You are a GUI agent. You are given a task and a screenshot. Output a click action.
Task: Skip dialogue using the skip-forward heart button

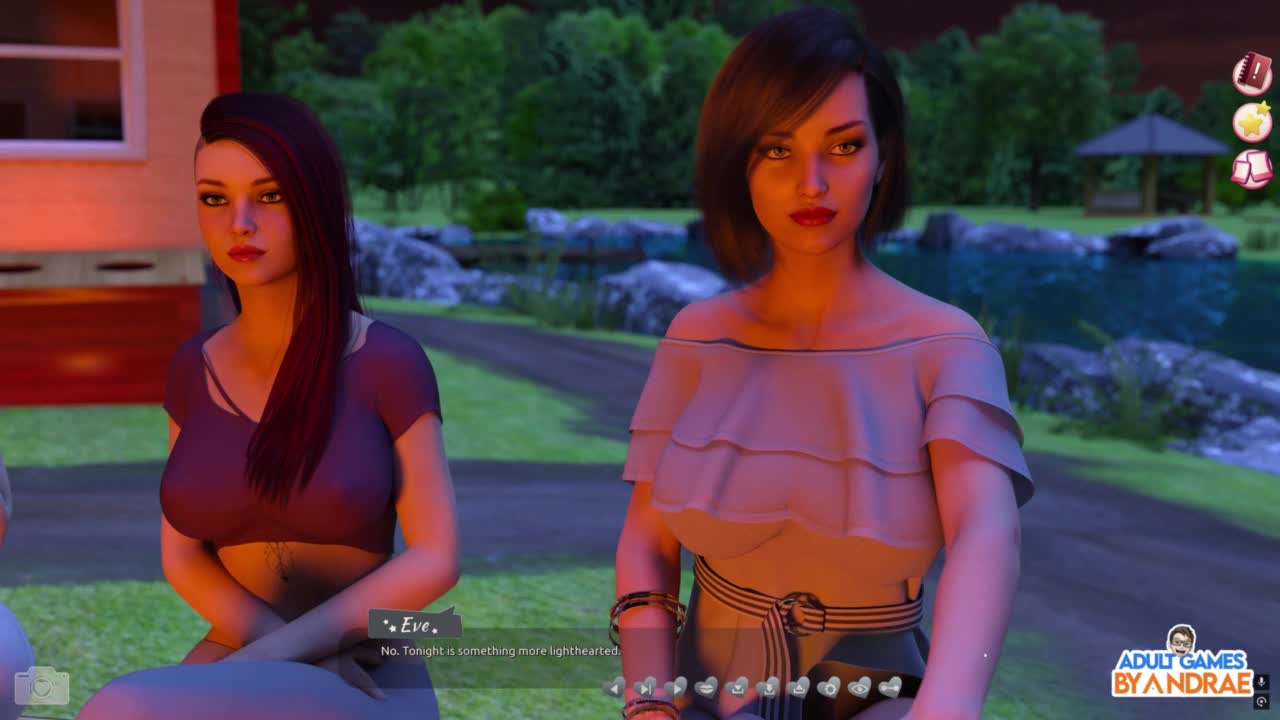coord(646,687)
